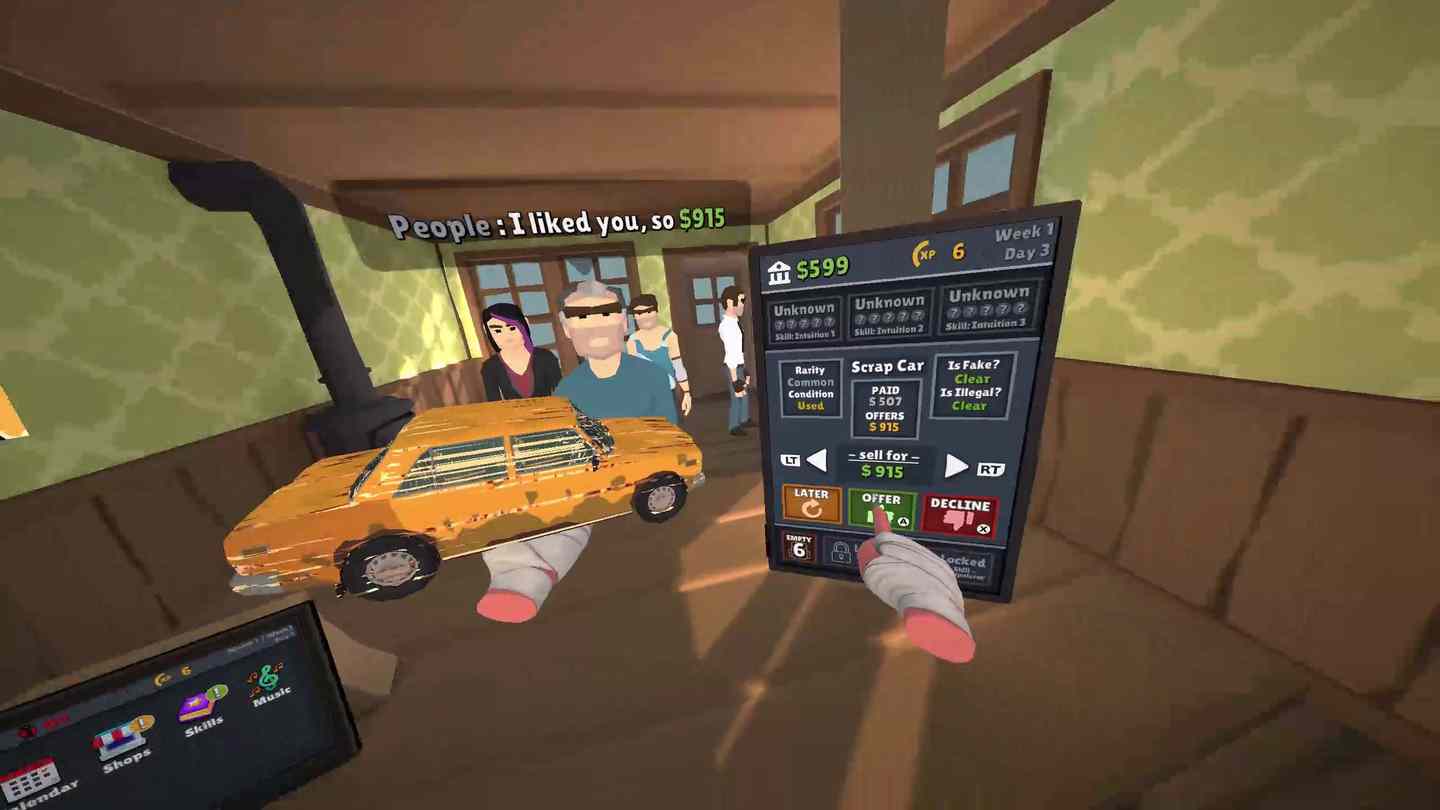Select the Unknown Intuition 1 skill box
The height and width of the screenshot is (810, 1440).
(x=803, y=319)
